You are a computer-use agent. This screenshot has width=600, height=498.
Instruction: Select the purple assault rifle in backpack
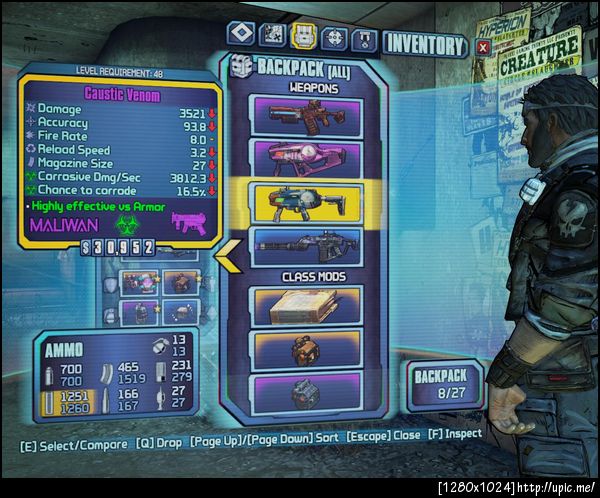coord(305,115)
